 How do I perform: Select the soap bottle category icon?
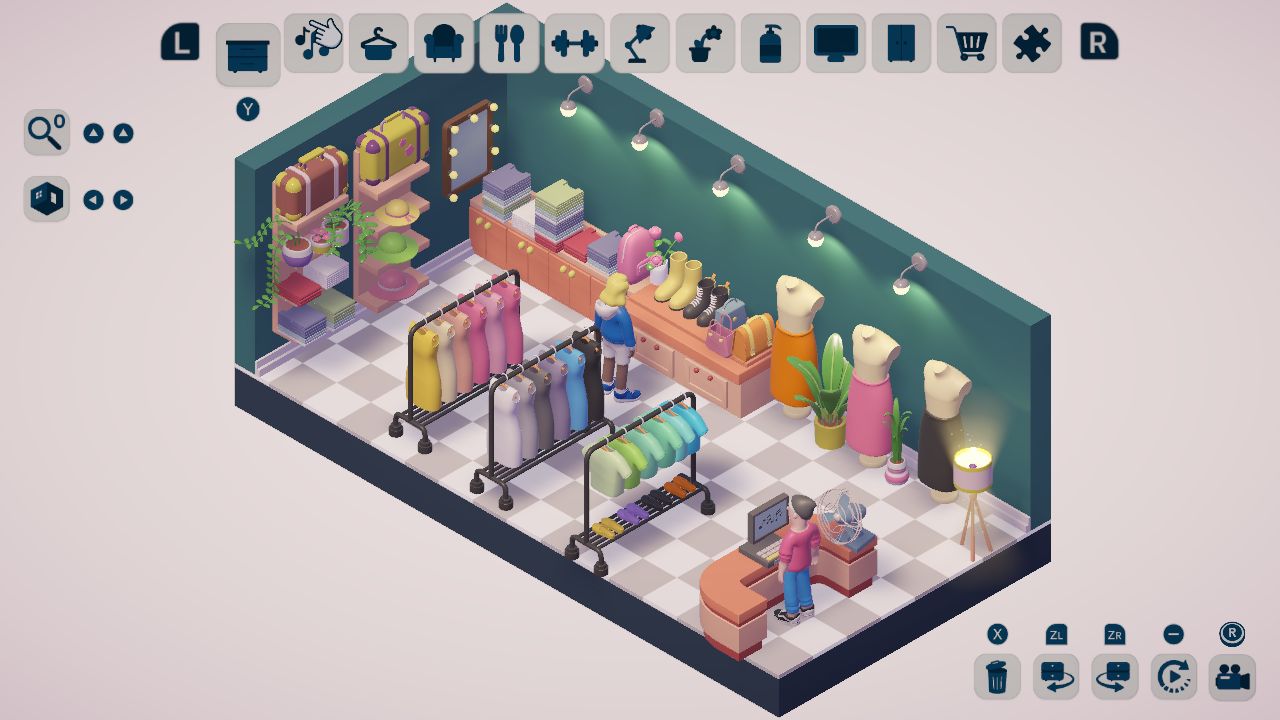tap(770, 45)
